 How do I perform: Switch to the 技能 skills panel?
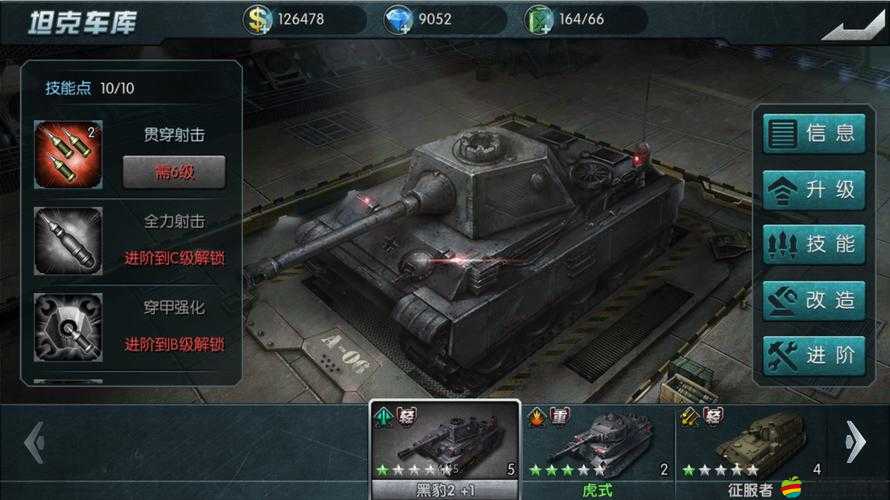(813, 244)
